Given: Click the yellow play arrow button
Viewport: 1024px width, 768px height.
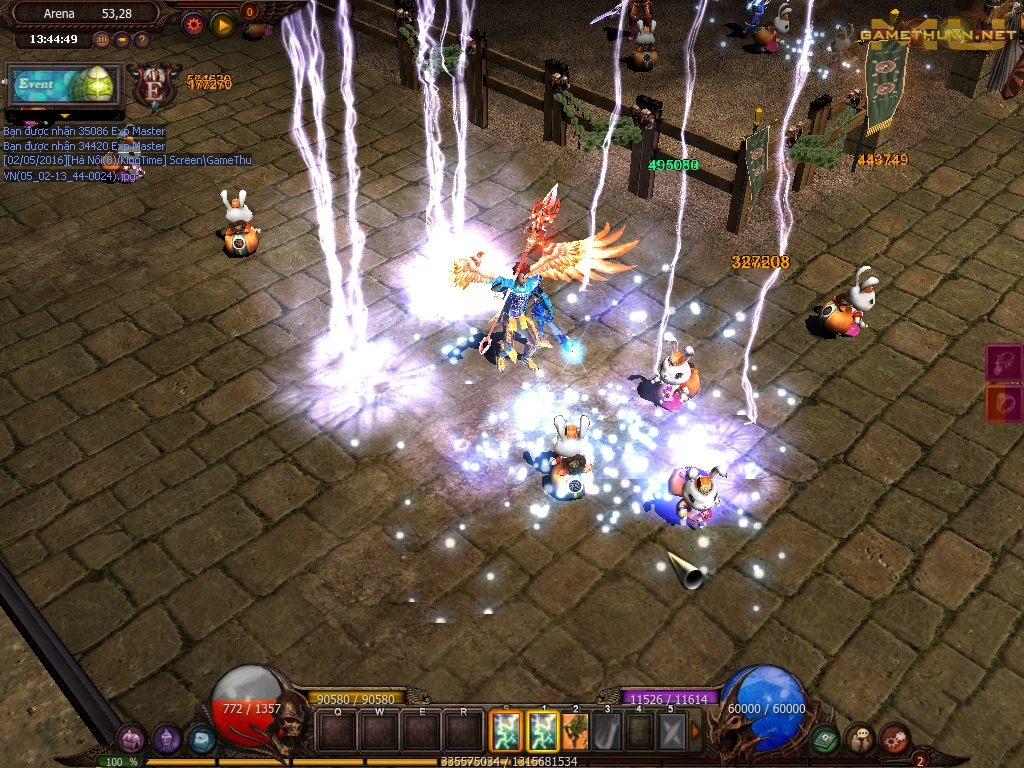Looking at the screenshot, I should coord(222,25).
